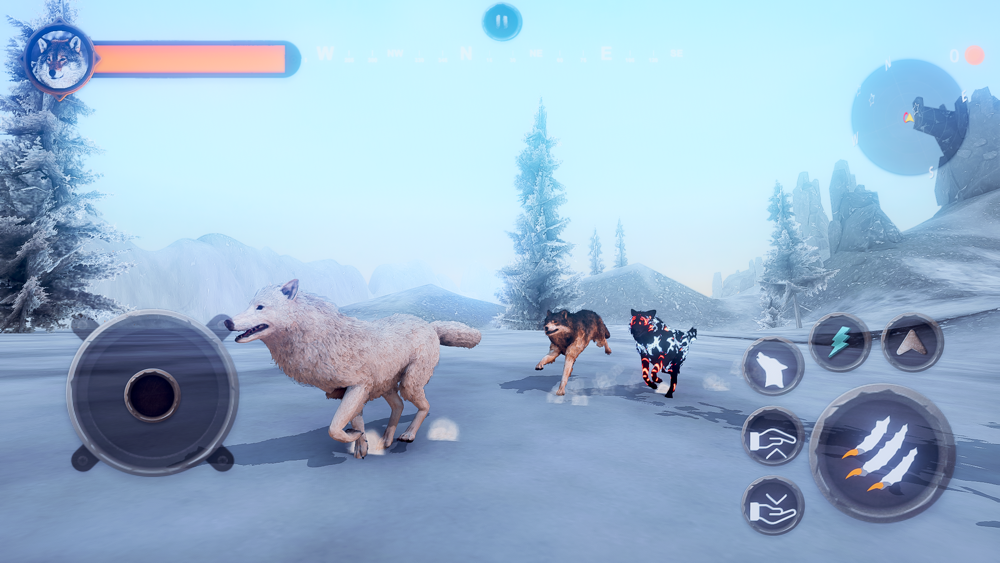The height and width of the screenshot is (563, 1000).
Task: Tap the upward arrow jump button
Action: tap(912, 342)
